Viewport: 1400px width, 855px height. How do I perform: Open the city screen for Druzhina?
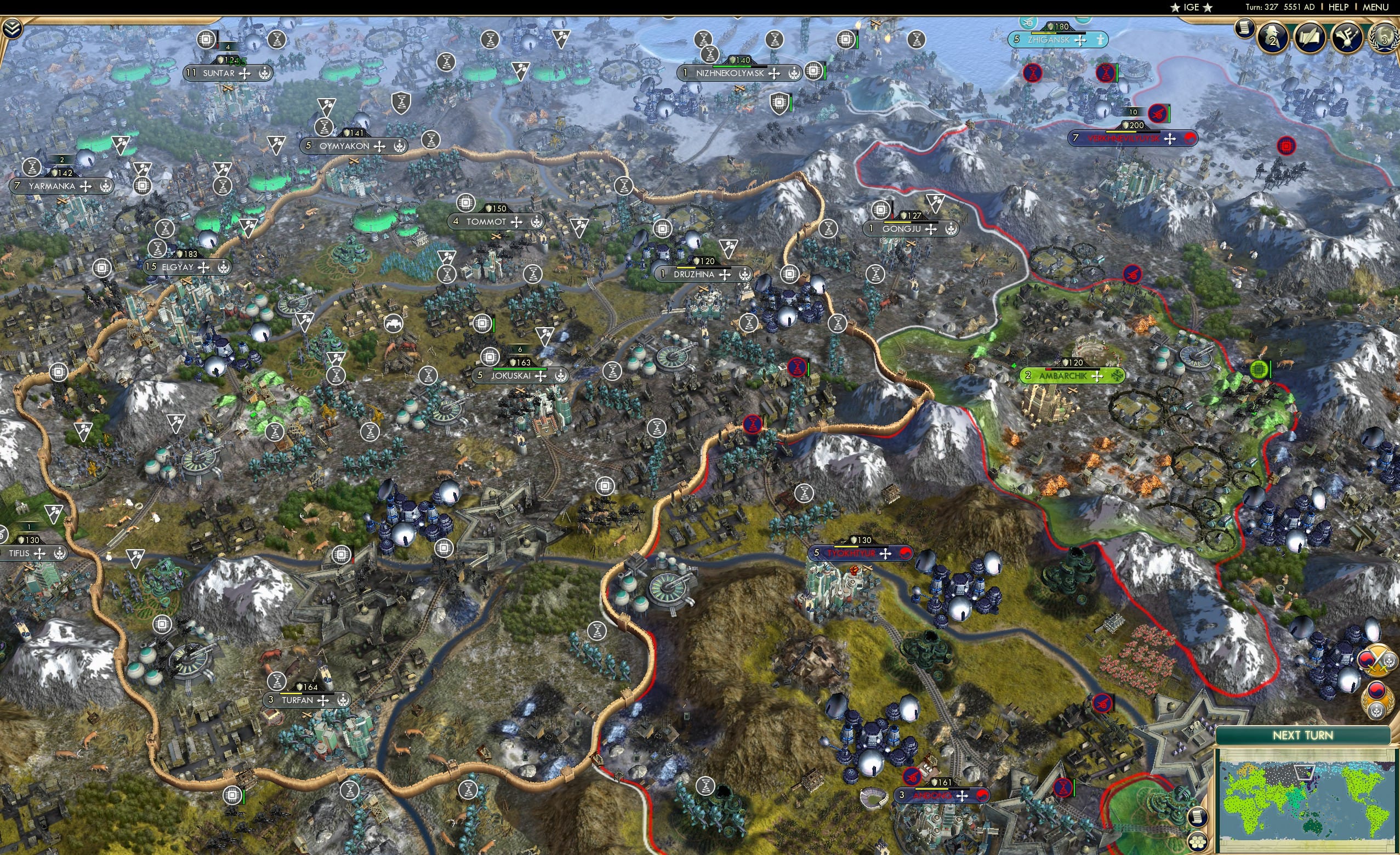(695, 273)
